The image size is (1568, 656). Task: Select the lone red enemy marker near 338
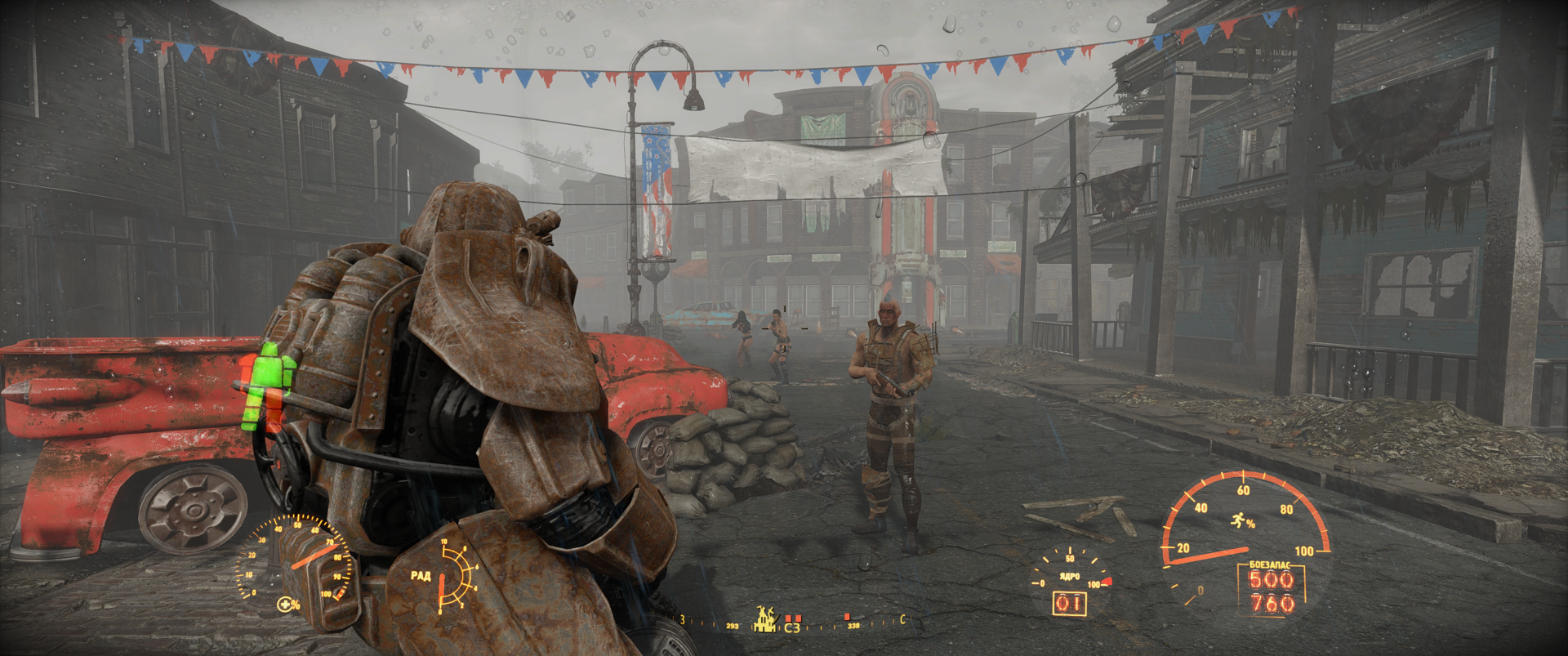pos(848,617)
